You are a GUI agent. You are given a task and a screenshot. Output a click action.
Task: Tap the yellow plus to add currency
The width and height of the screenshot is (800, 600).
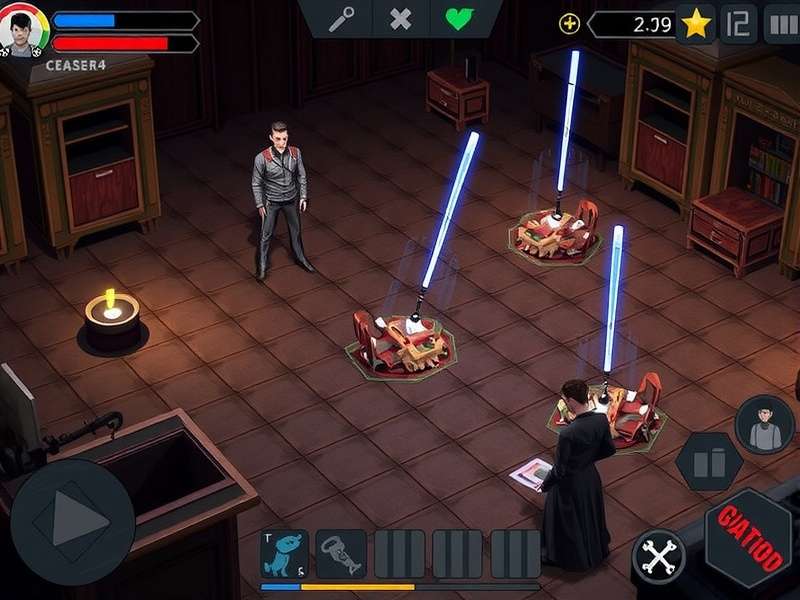(x=569, y=24)
